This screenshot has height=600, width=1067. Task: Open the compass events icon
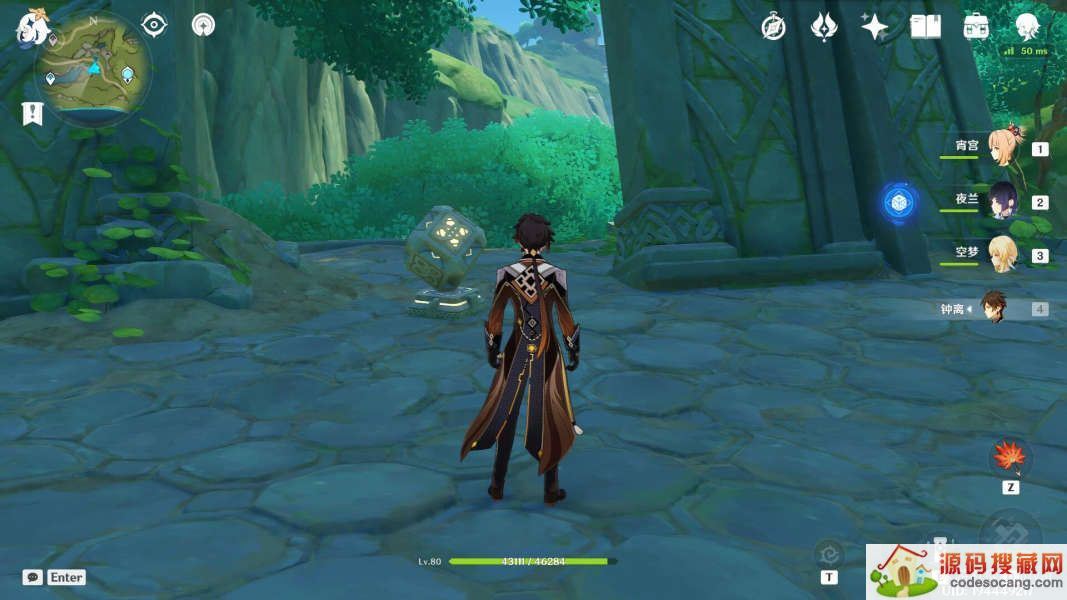pyautogui.click(x=773, y=27)
